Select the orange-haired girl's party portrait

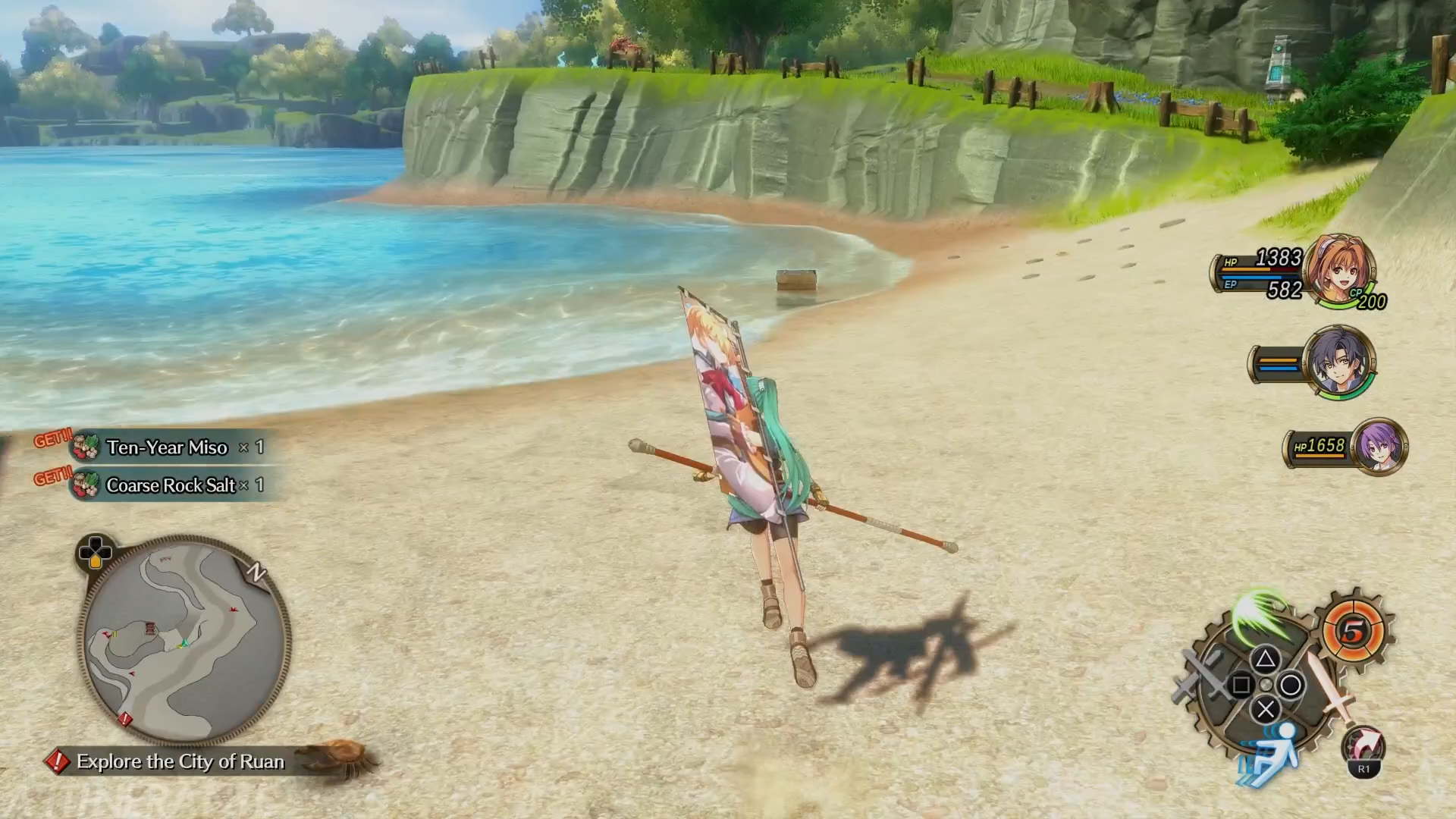point(1339,271)
